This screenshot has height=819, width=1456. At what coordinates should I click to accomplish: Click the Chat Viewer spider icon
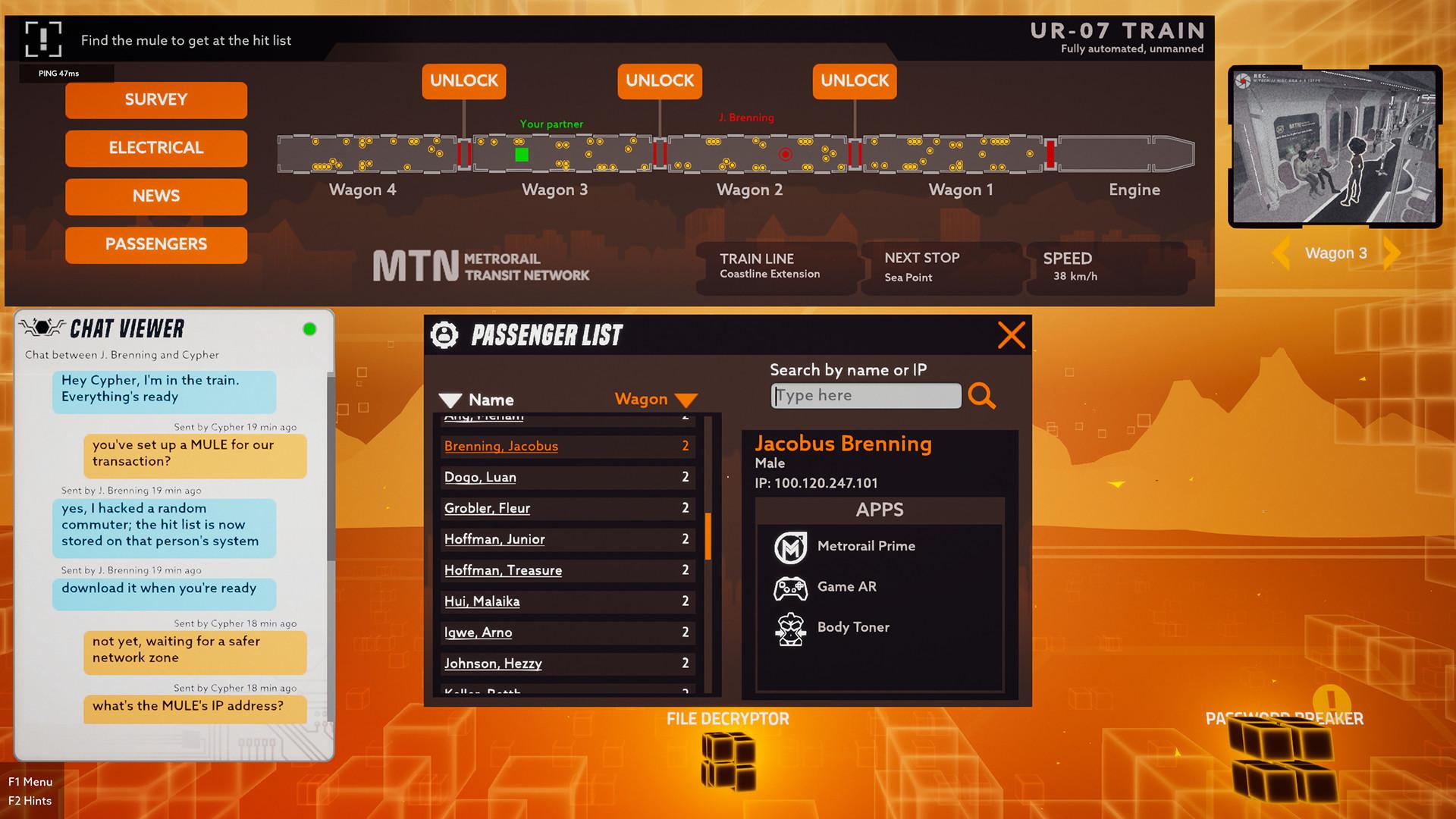point(43,328)
